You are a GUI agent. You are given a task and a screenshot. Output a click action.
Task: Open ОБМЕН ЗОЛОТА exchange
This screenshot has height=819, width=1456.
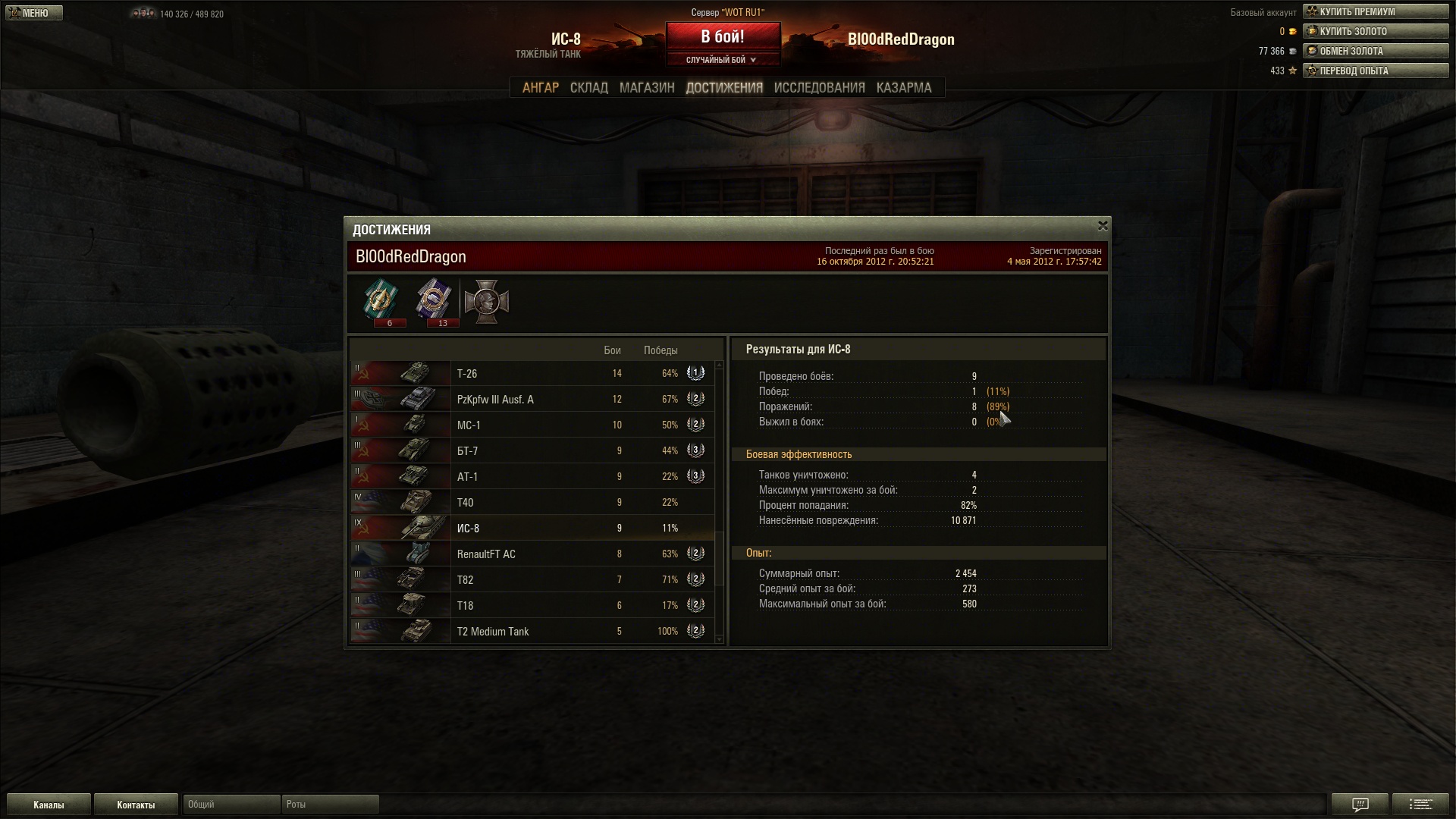coord(1375,51)
